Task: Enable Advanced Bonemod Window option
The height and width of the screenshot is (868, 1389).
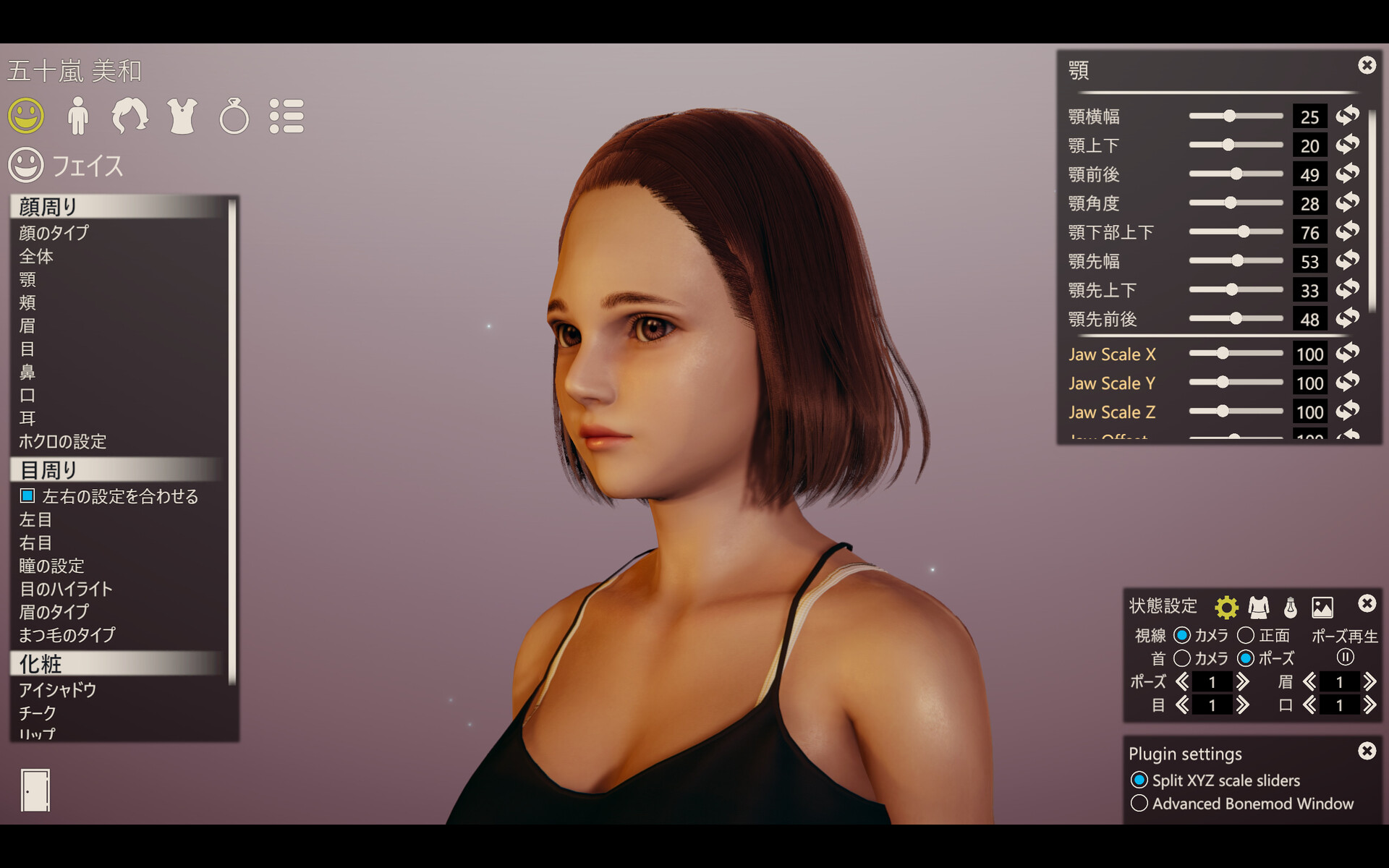Action: click(x=1142, y=804)
